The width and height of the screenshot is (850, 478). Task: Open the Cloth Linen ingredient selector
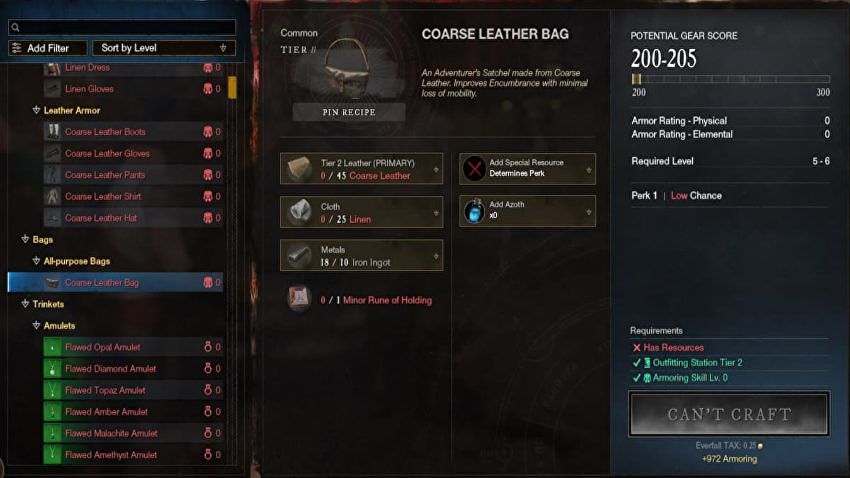tap(362, 211)
